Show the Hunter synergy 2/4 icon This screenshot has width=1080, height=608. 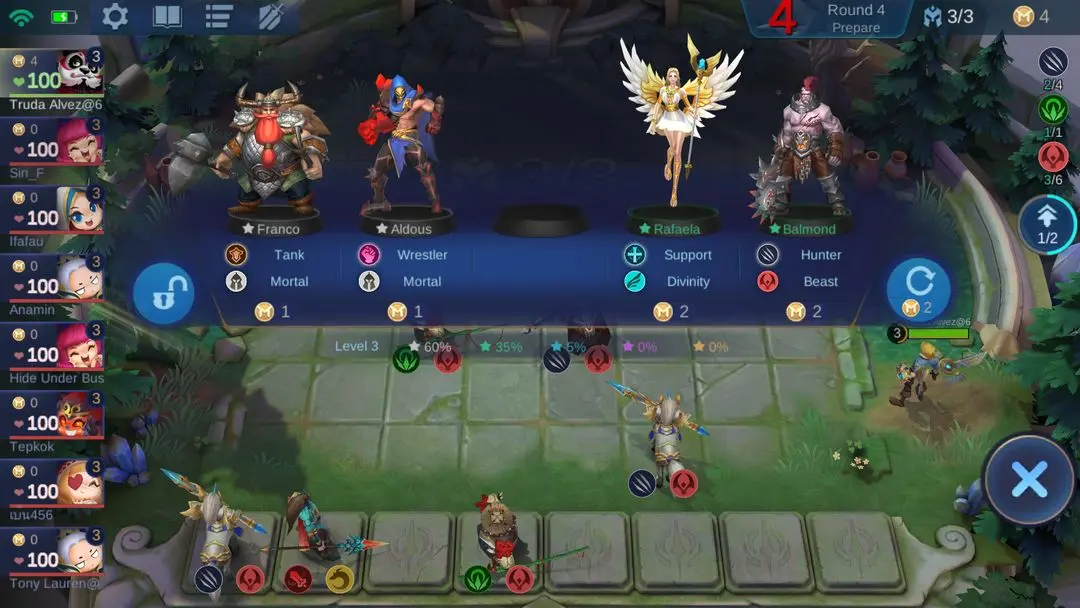tap(1053, 62)
